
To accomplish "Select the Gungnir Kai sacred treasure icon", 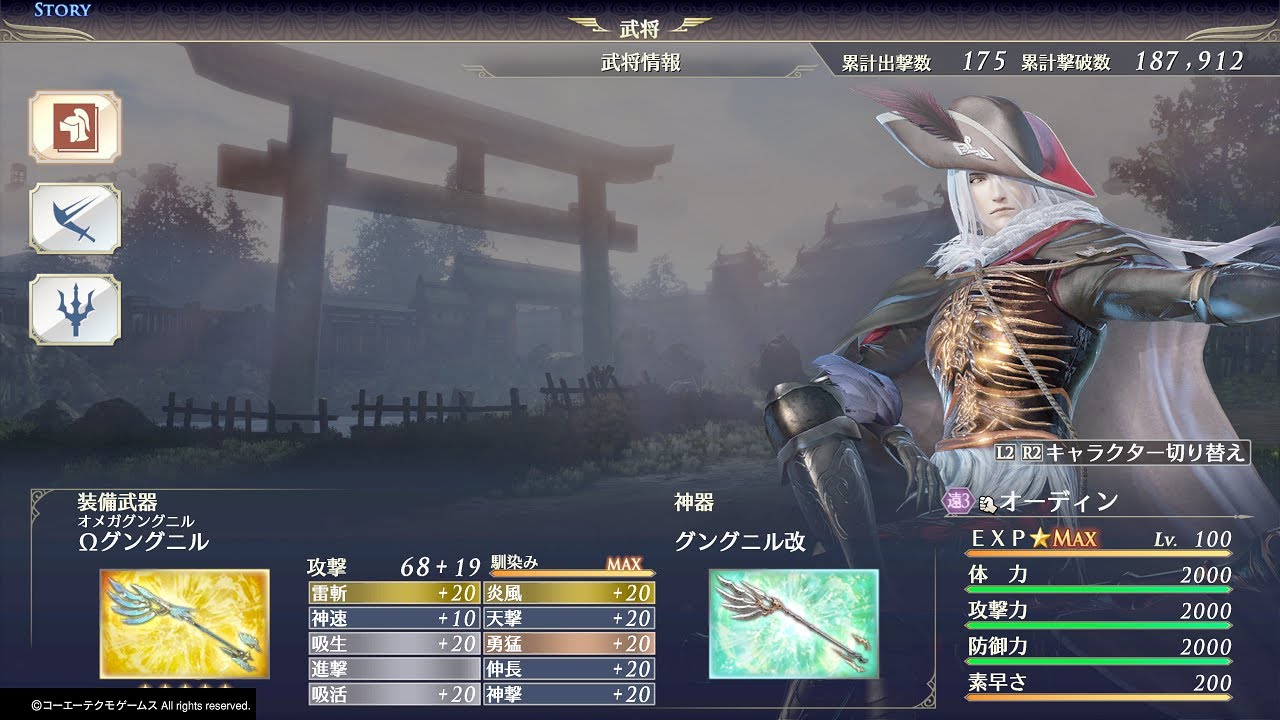I will point(794,624).
